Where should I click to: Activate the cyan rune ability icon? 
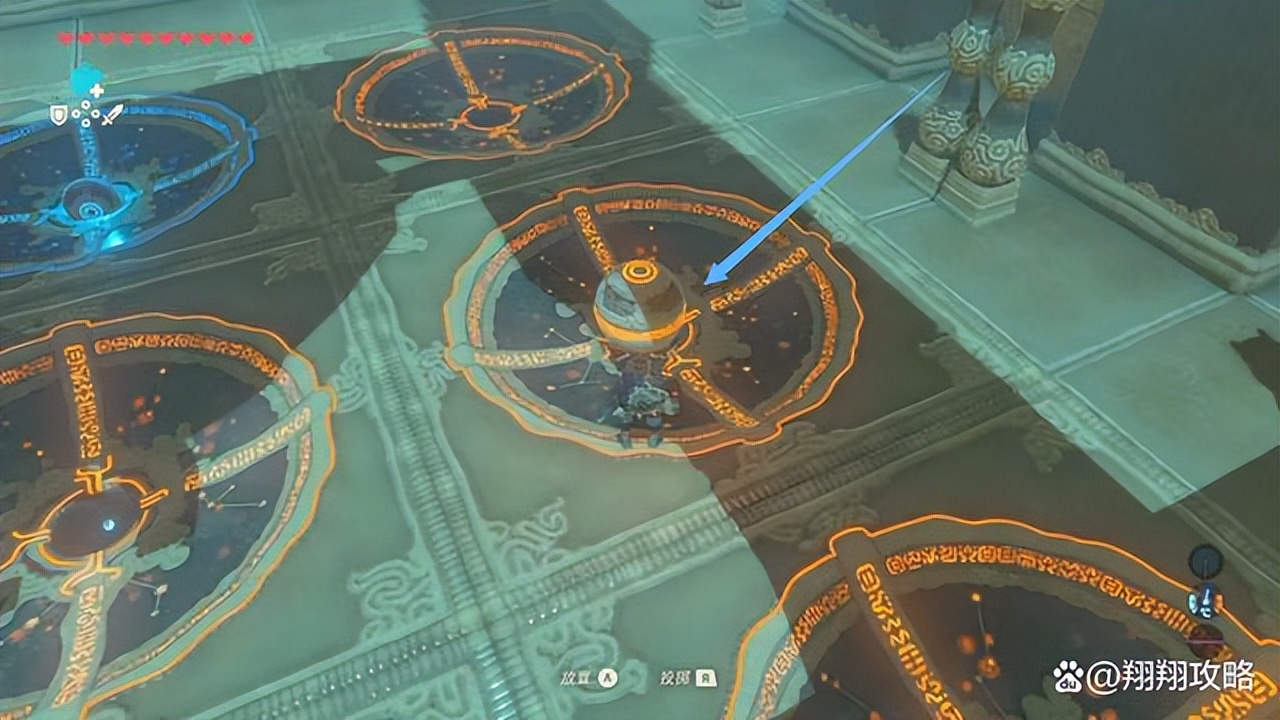[87, 82]
